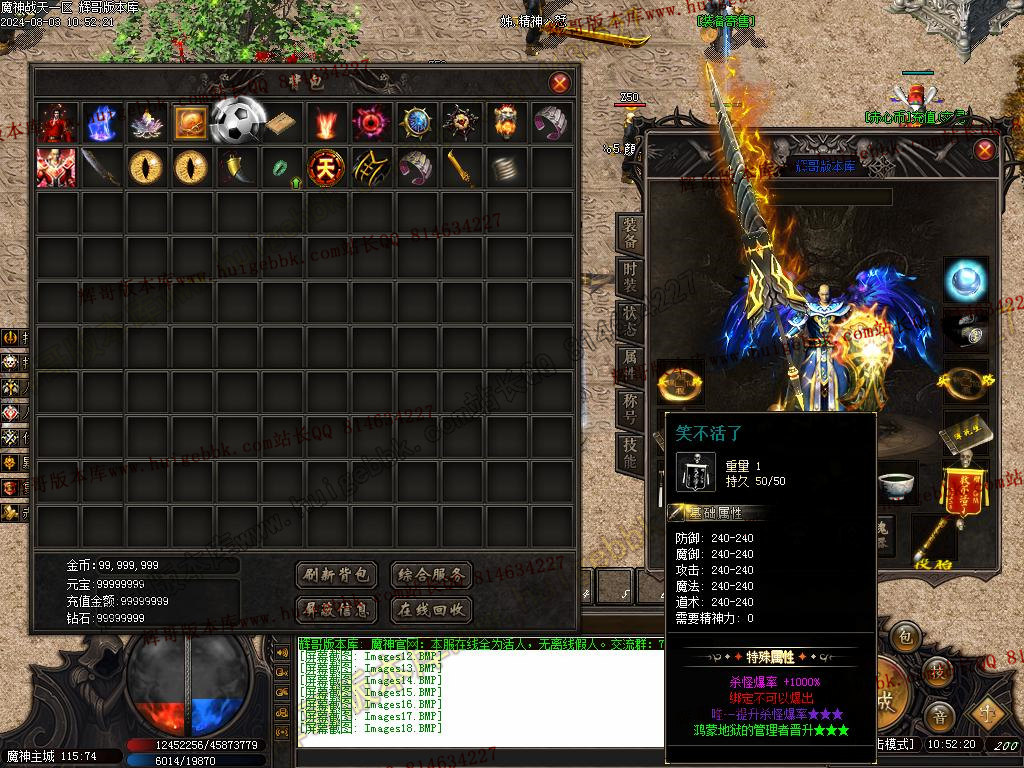Select the golden horn item
The image size is (1024, 768).
pyautogui.click(x=236, y=167)
